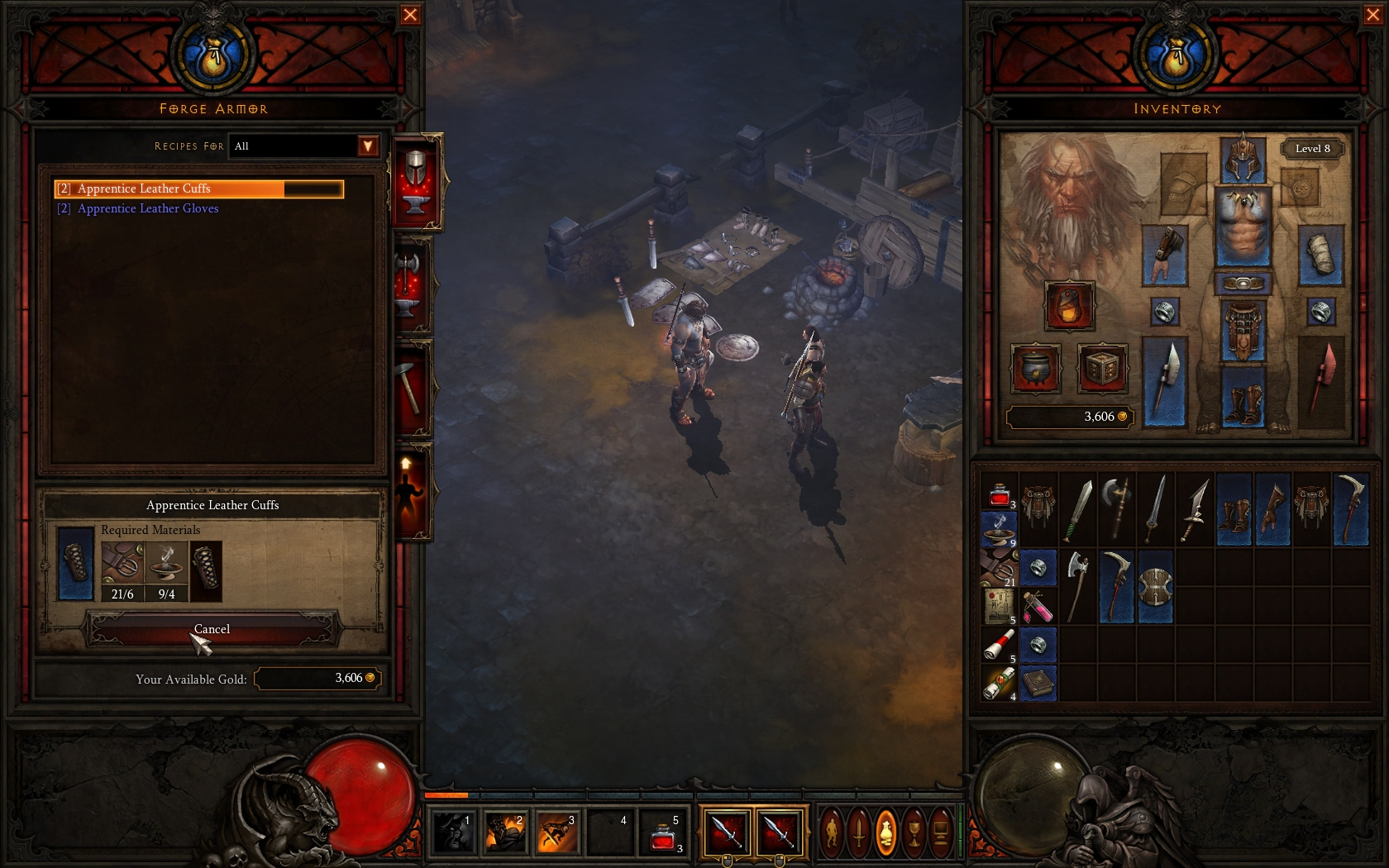1389x868 pixels.
Task: Open the Recipes For dropdown
Action: point(367,146)
